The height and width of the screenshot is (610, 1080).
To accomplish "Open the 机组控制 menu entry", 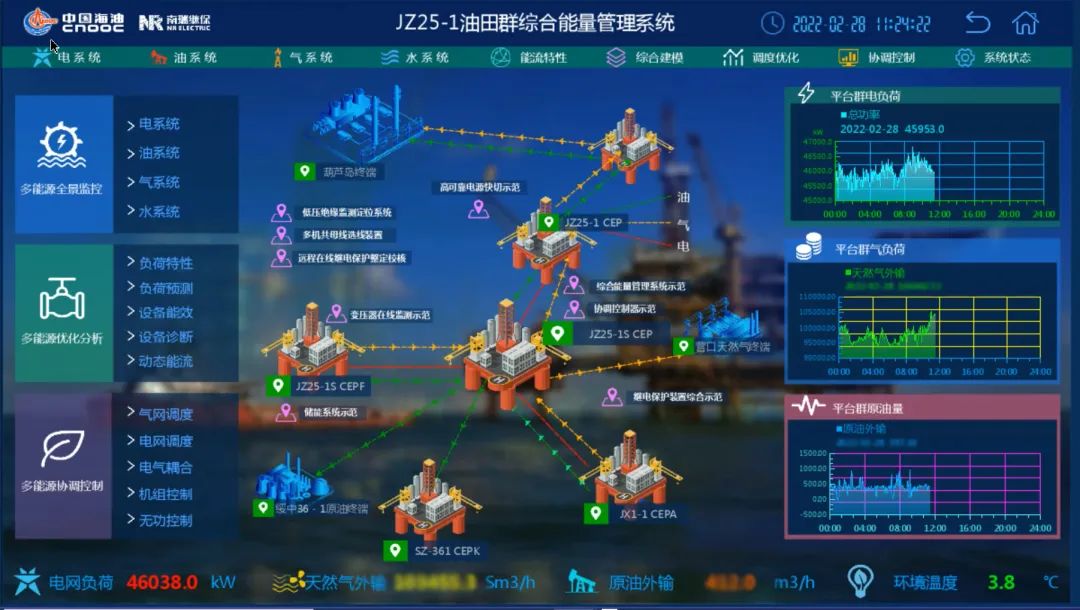I will point(165,494).
